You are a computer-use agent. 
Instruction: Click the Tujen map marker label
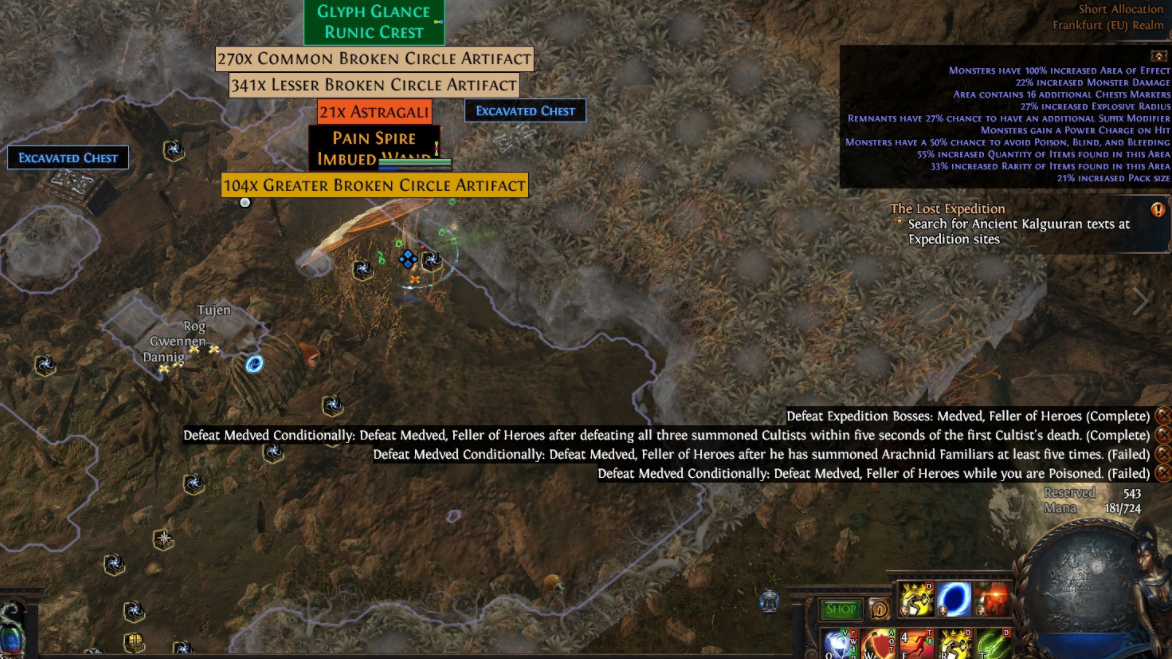[x=213, y=310]
